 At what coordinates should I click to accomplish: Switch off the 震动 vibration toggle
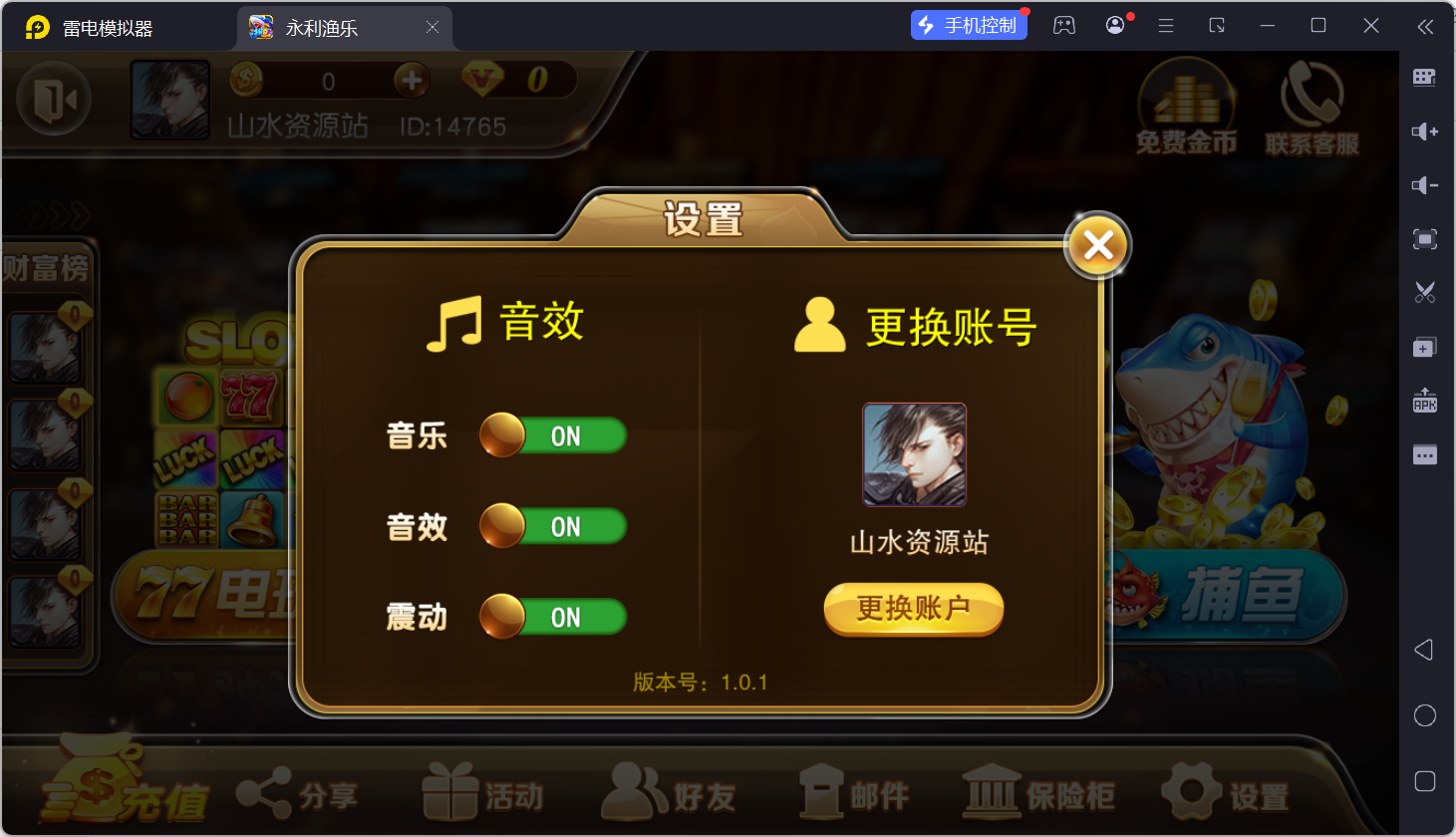(552, 616)
